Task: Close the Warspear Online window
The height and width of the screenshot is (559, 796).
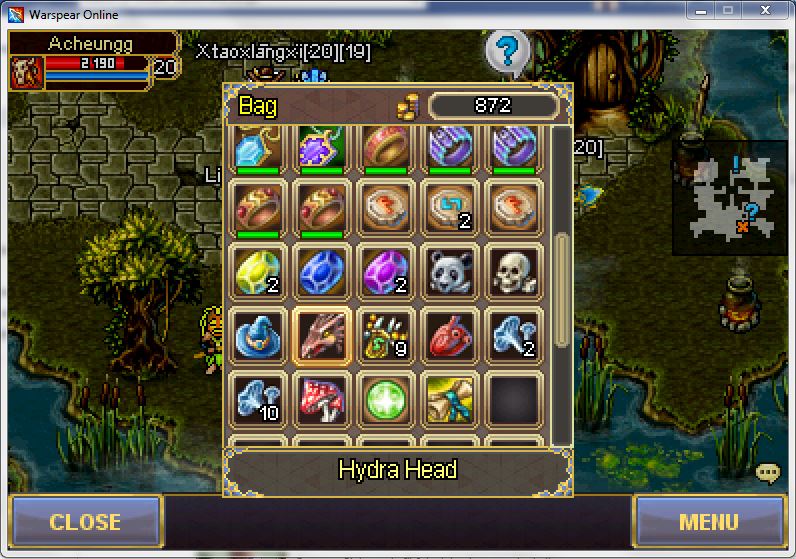Action: click(x=766, y=11)
